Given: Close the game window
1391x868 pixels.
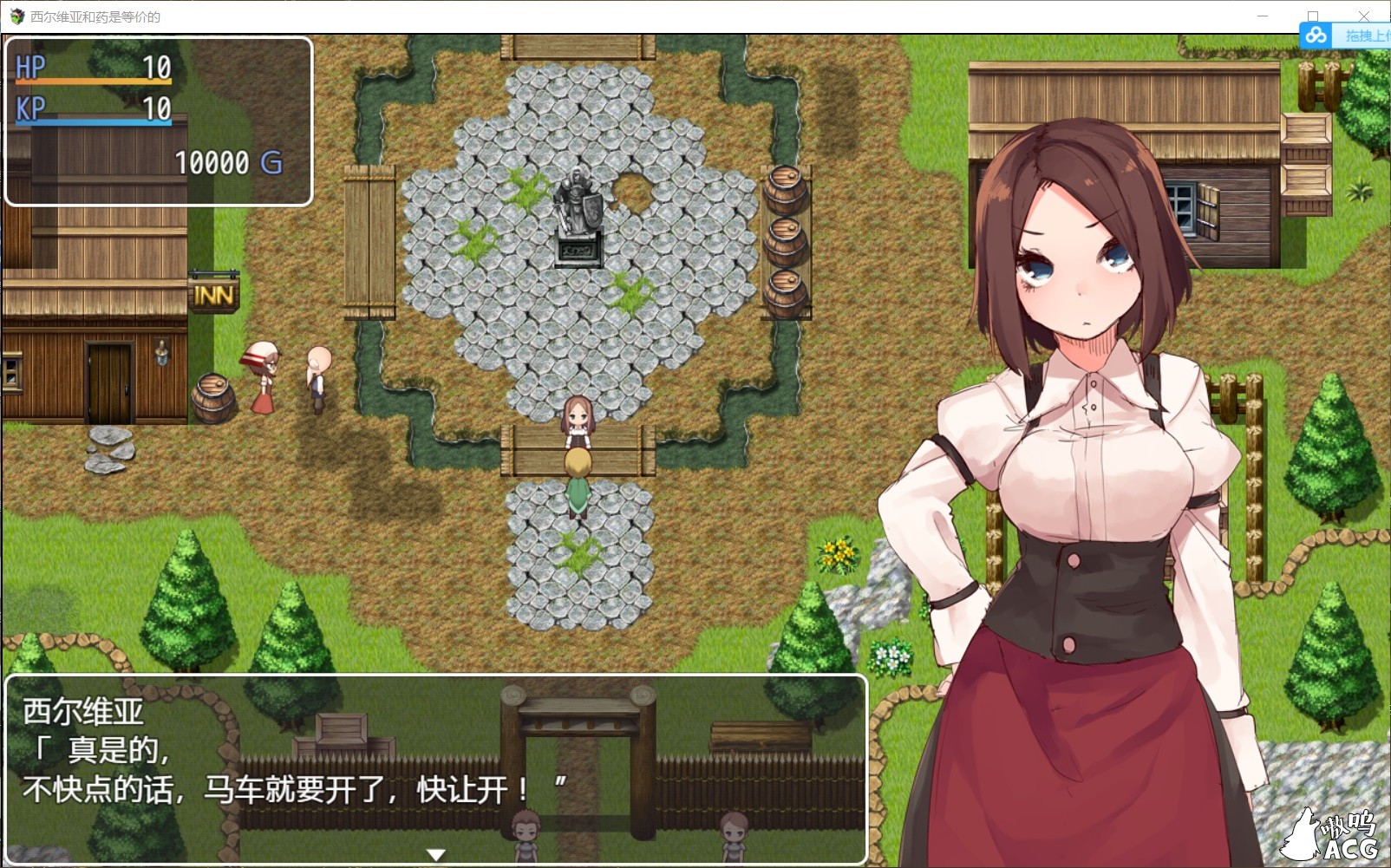Looking at the screenshot, I should 1364,16.
